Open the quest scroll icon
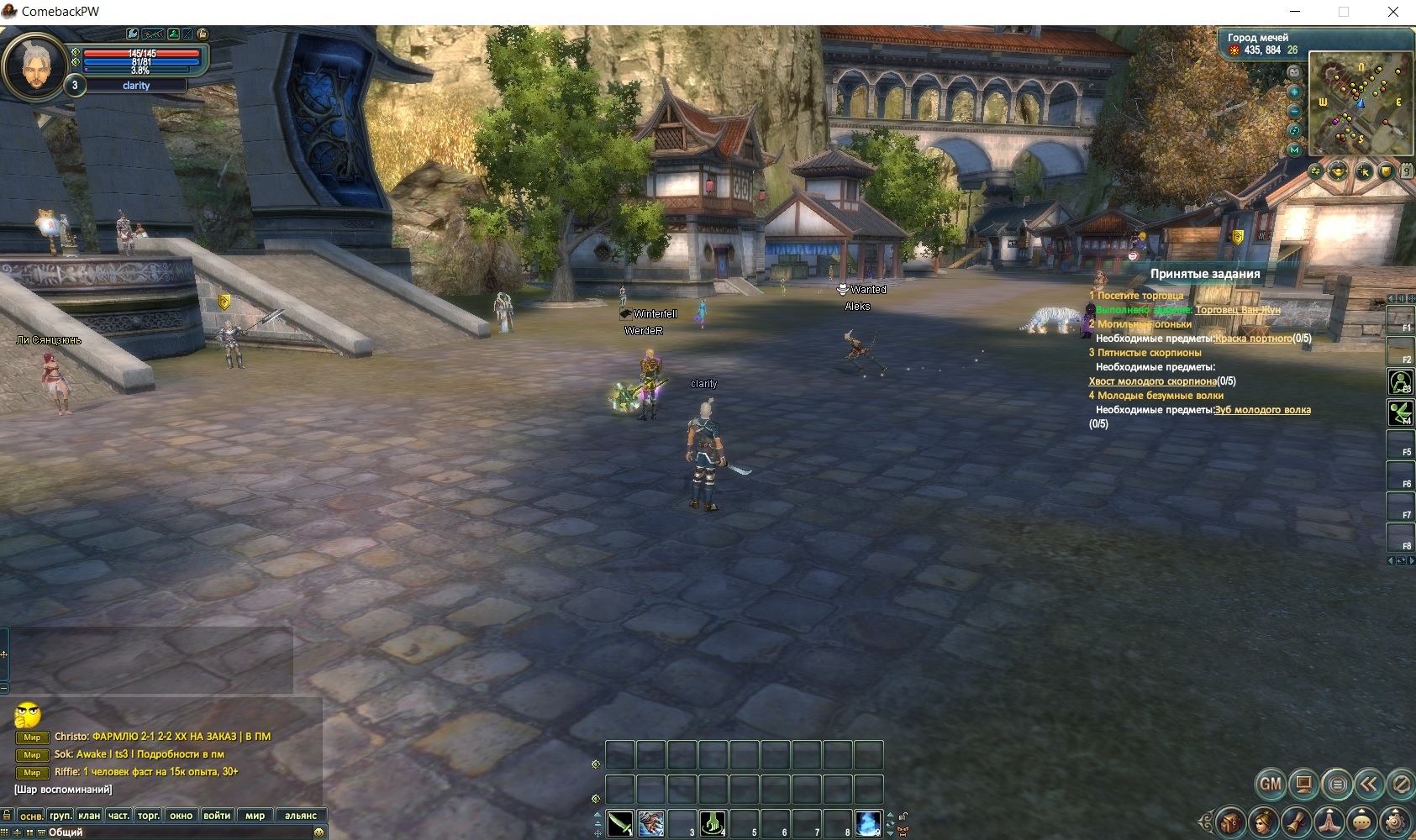This screenshot has width=1416, height=840. click(1296, 822)
